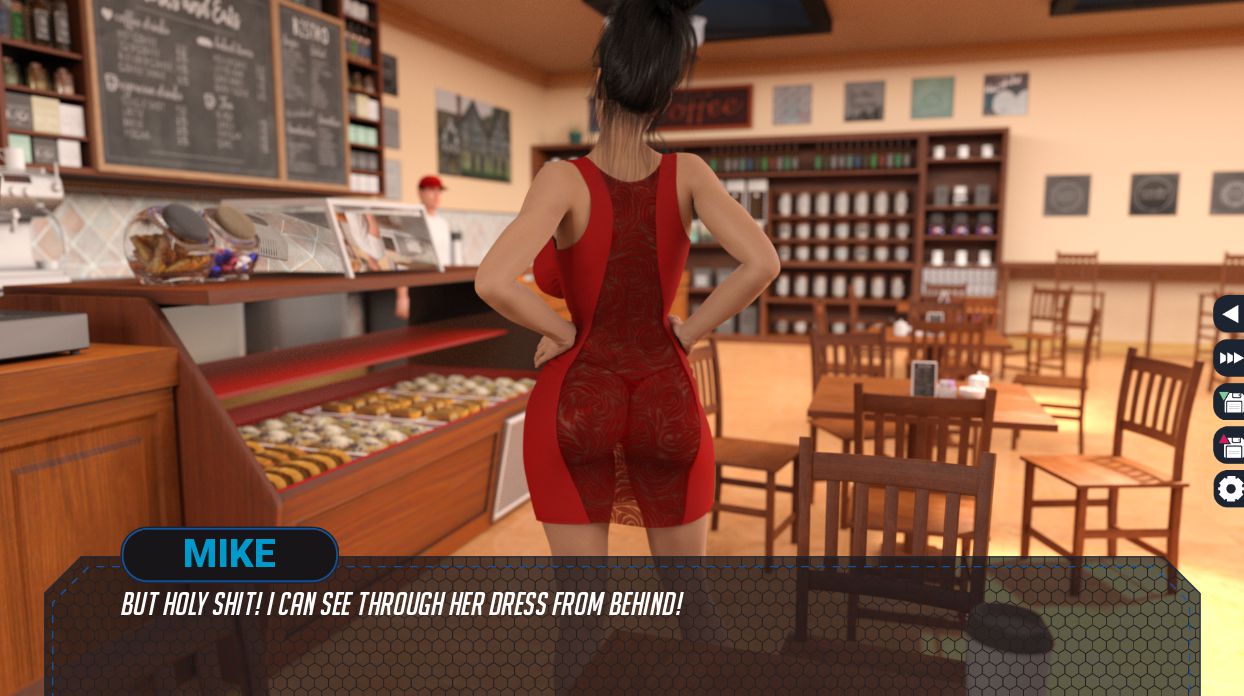Skip dialogue with the fast-forward button
The width and height of the screenshot is (1244, 696).
1230,358
